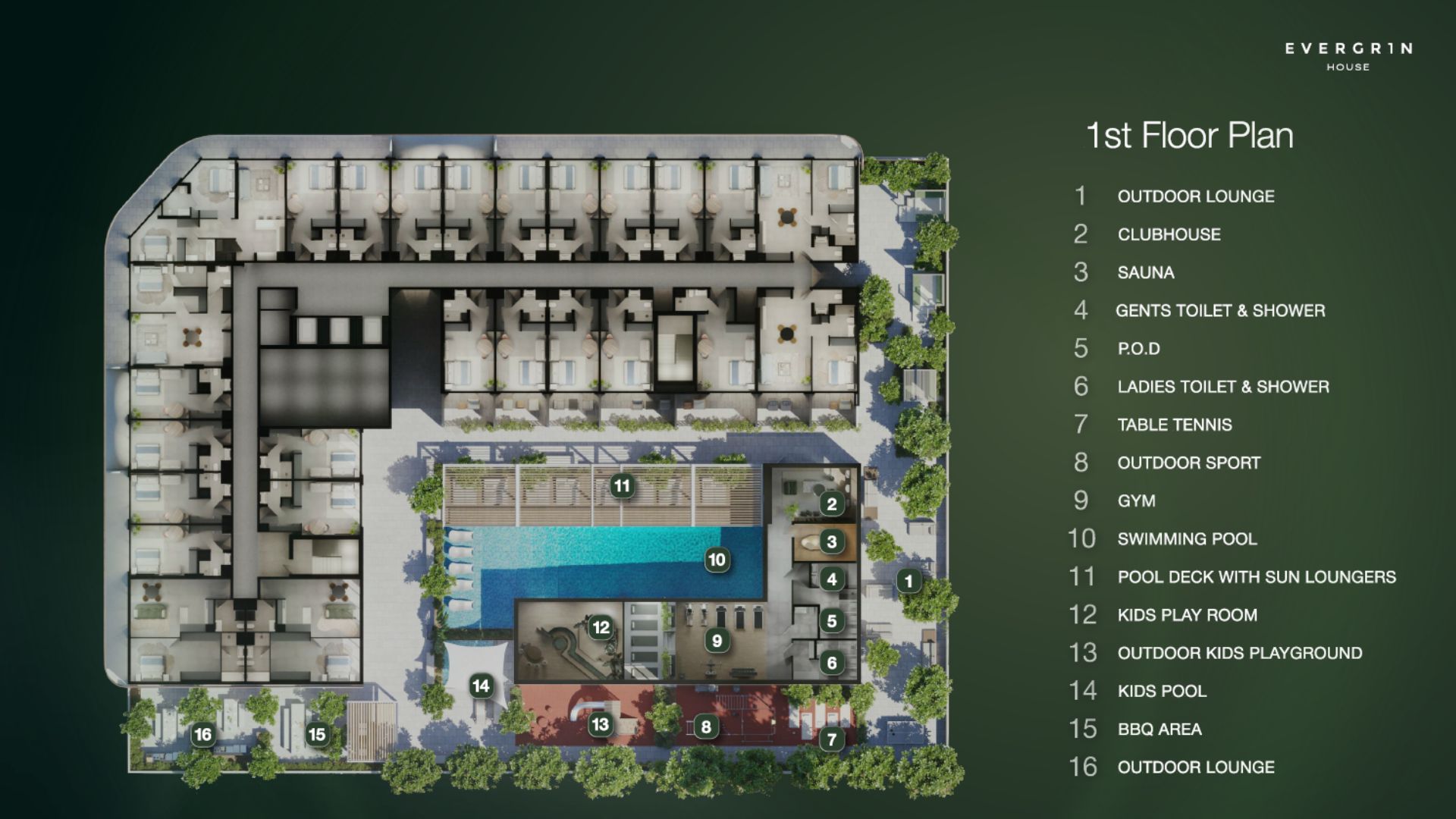Viewport: 1456px width, 819px height.
Task: Select marker 12 on the kids play room
Action: 601,627
